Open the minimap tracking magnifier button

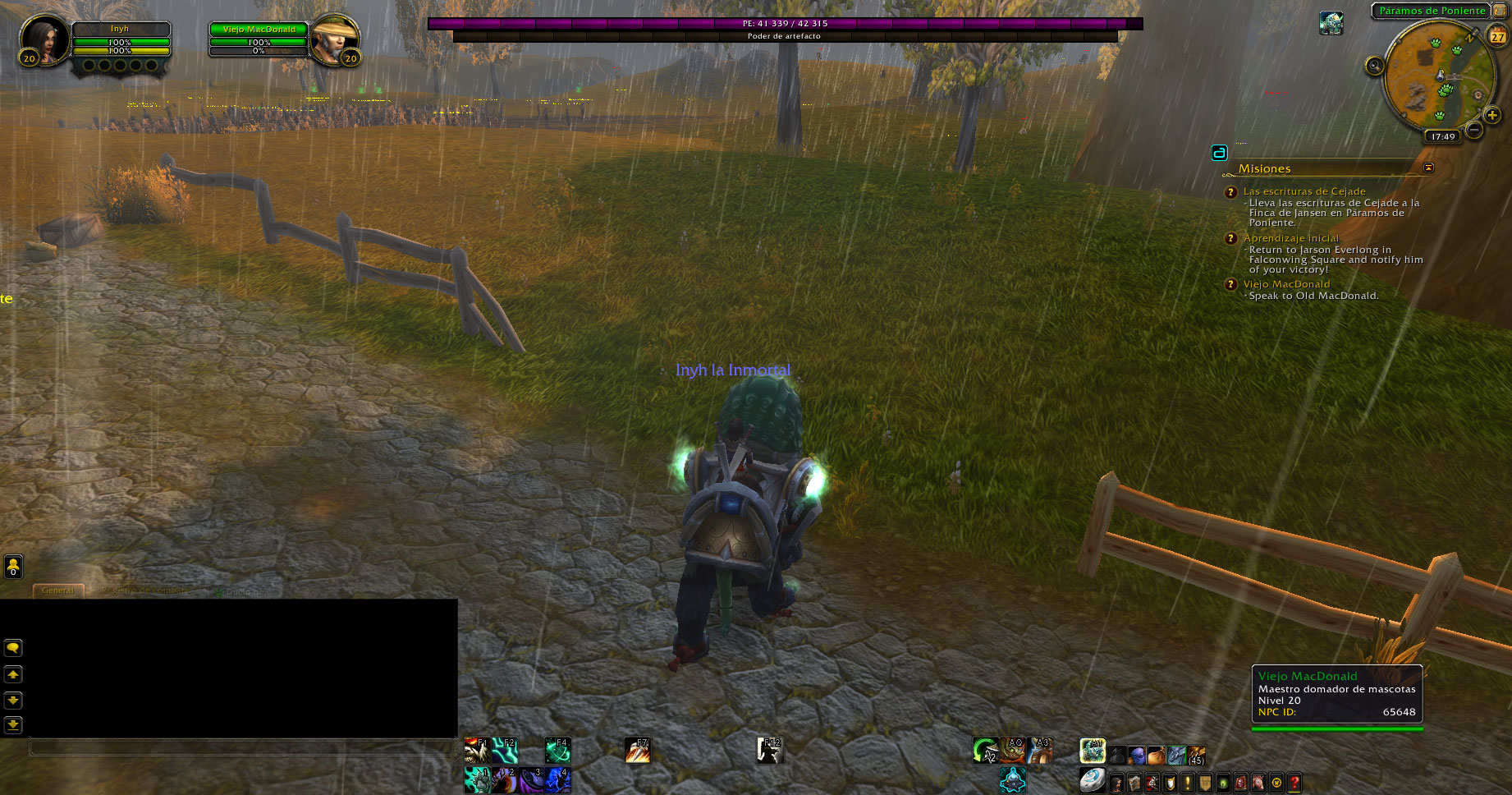pos(1374,67)
